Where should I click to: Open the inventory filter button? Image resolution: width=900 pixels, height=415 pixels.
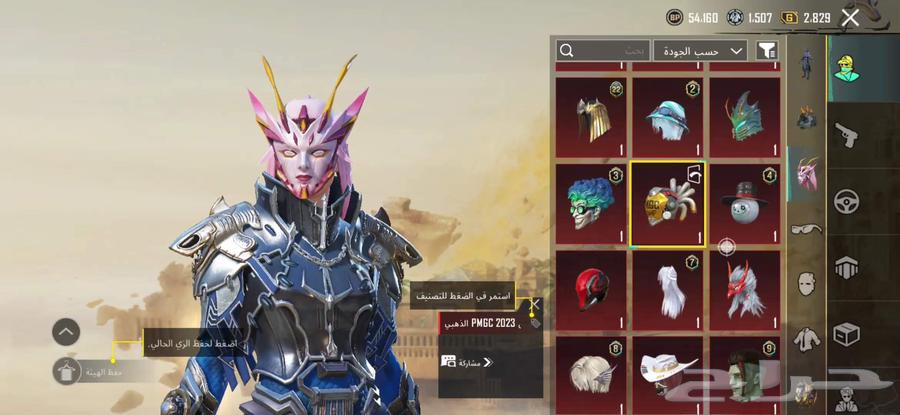(767, 50)
